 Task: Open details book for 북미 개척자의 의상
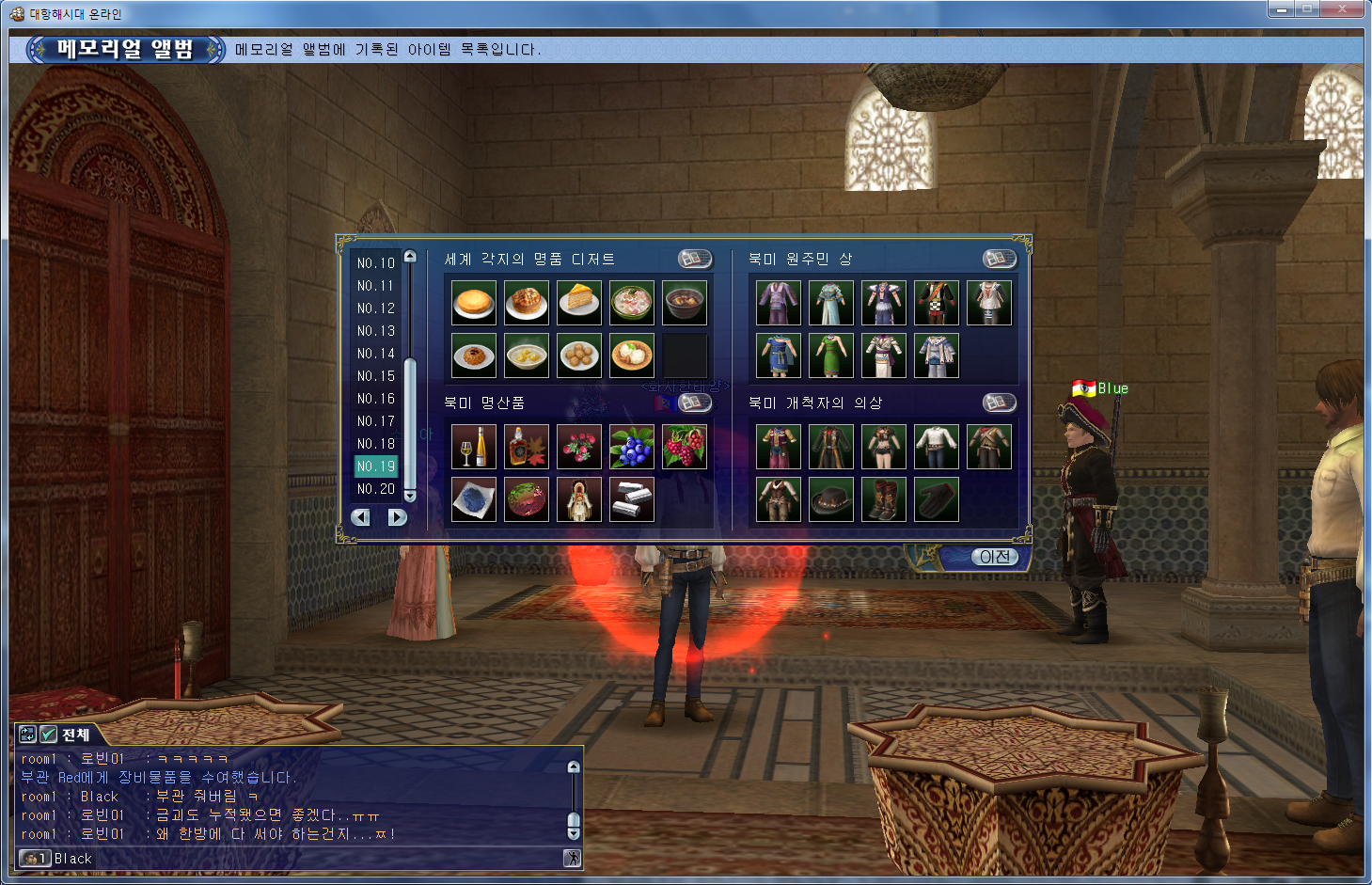(x=1000, y=403)
